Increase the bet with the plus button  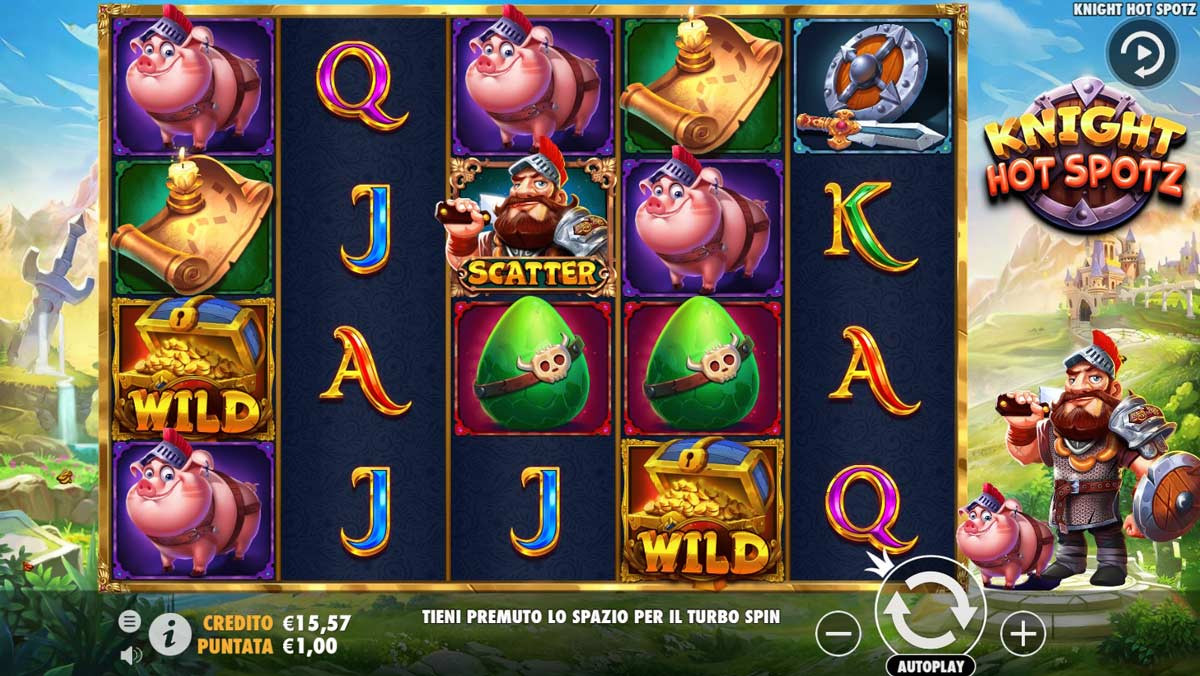pos(1022,633)
